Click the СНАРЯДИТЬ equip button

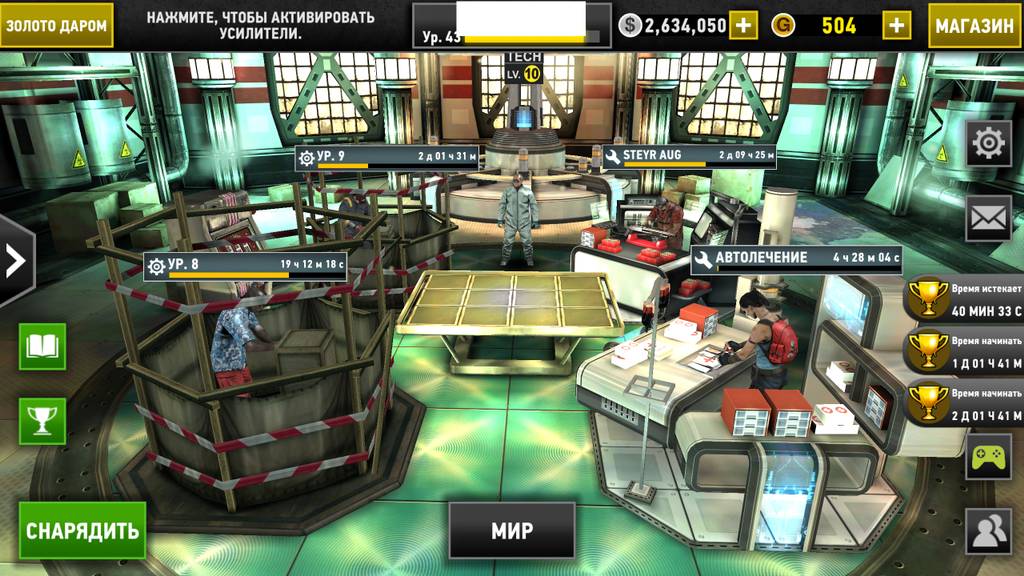pyautogui.click(x=83, y=530)
